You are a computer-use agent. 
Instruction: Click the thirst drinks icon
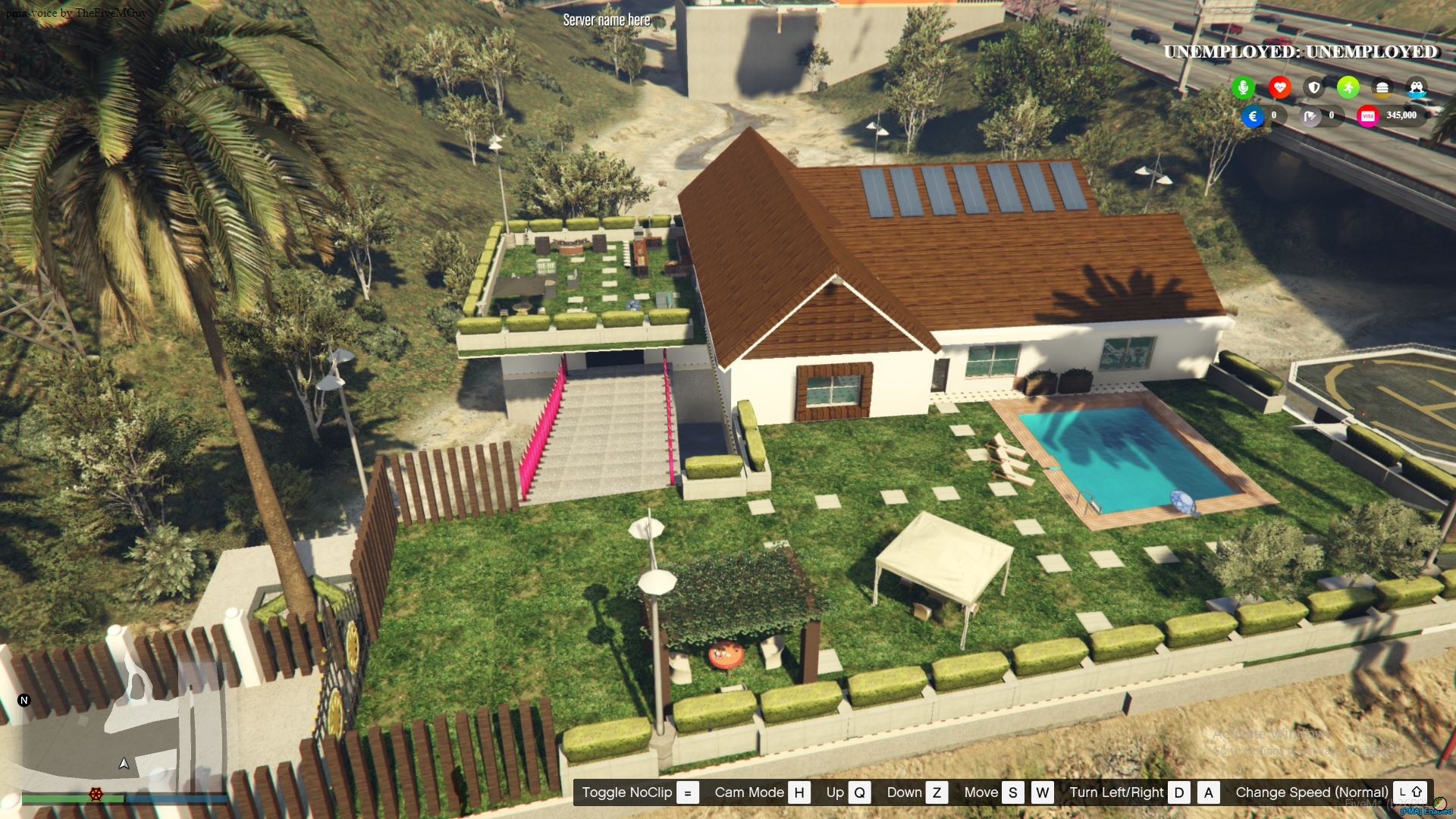(1416, 86)
